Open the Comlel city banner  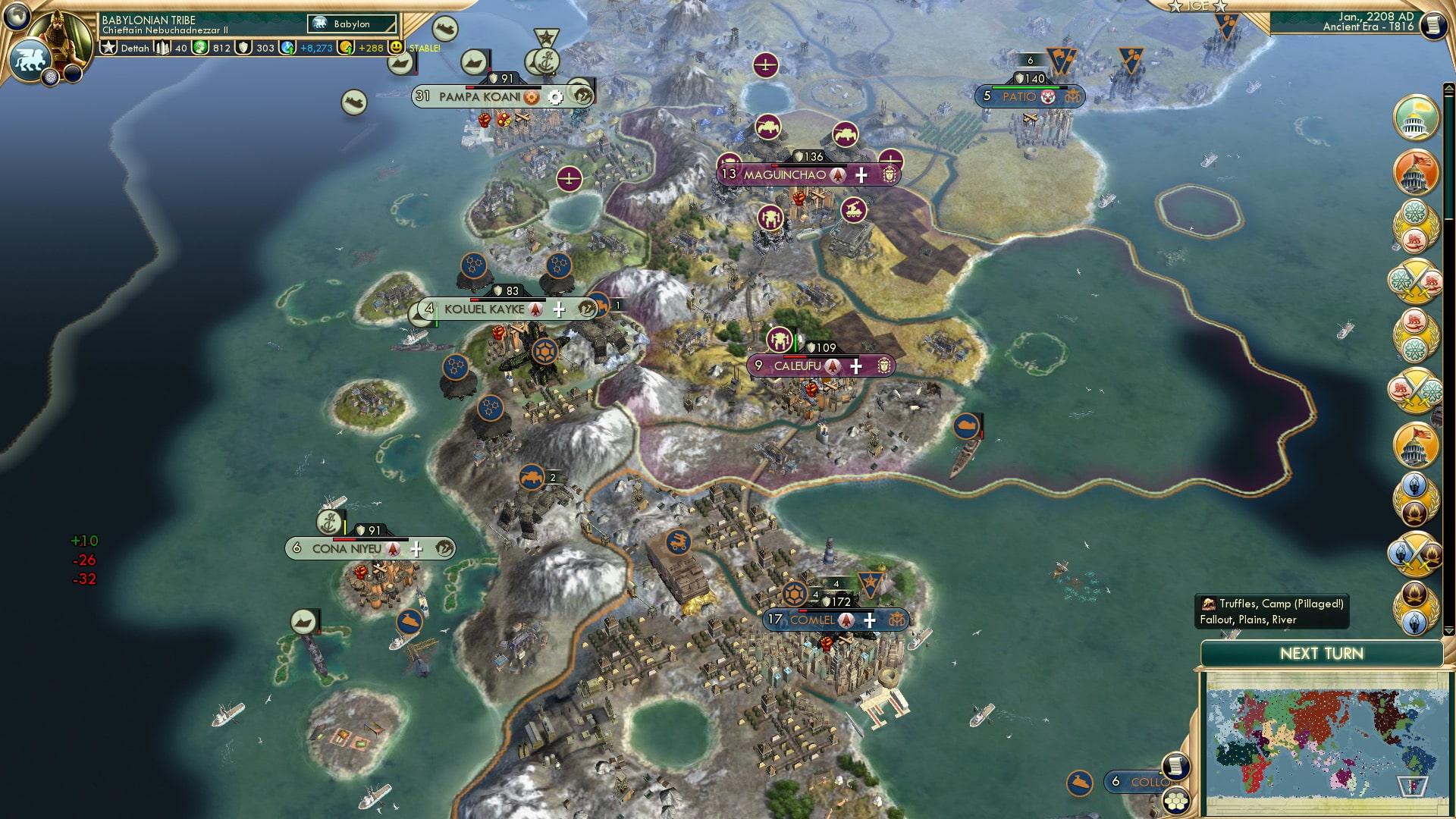click(812, 620)
